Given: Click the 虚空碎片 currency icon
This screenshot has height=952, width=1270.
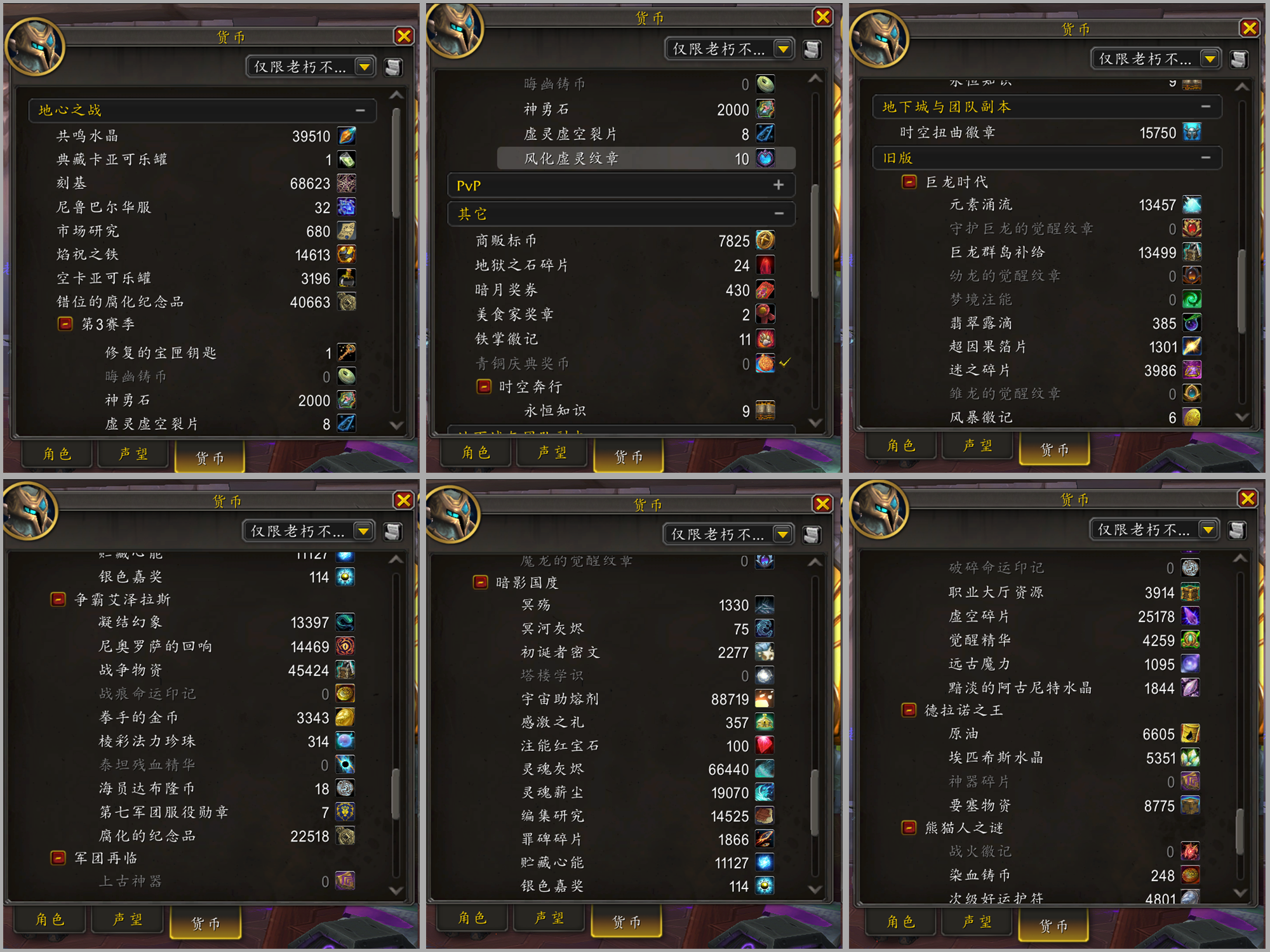Looking at the screenshot, I should [1190, 616].
